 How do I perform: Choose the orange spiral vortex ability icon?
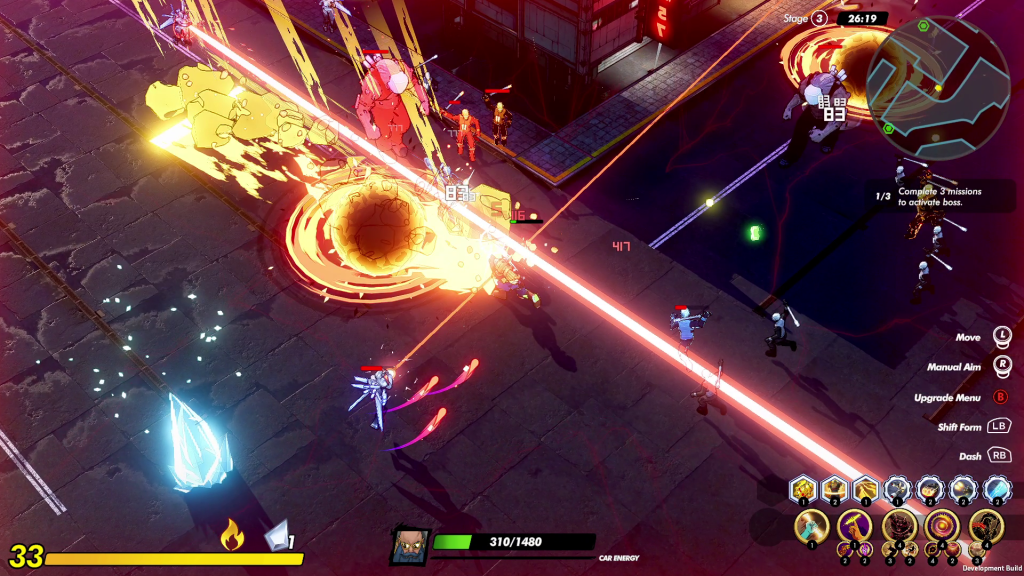(942, 525)
